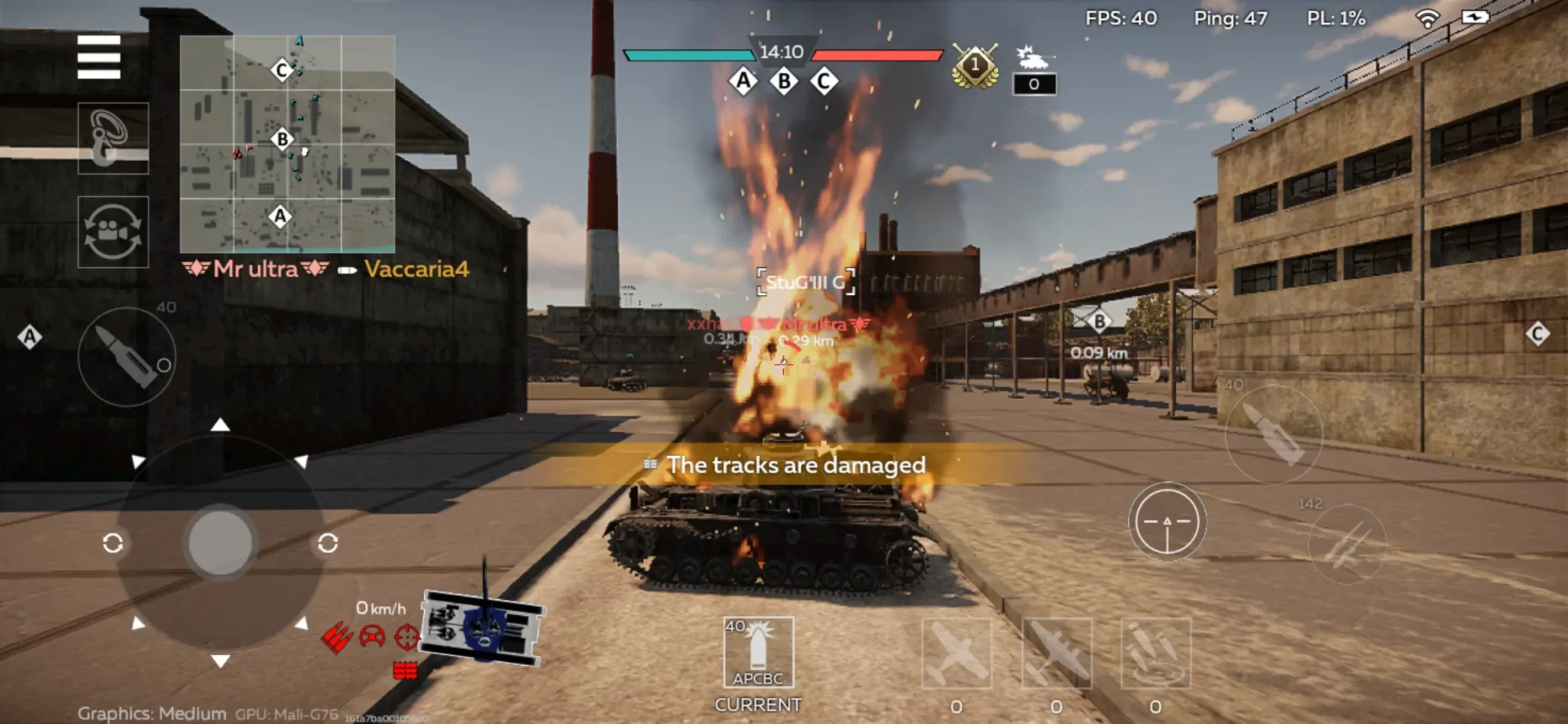
Task: Fire the machine gun with the tracer button
Action: tap(1347, 543)
